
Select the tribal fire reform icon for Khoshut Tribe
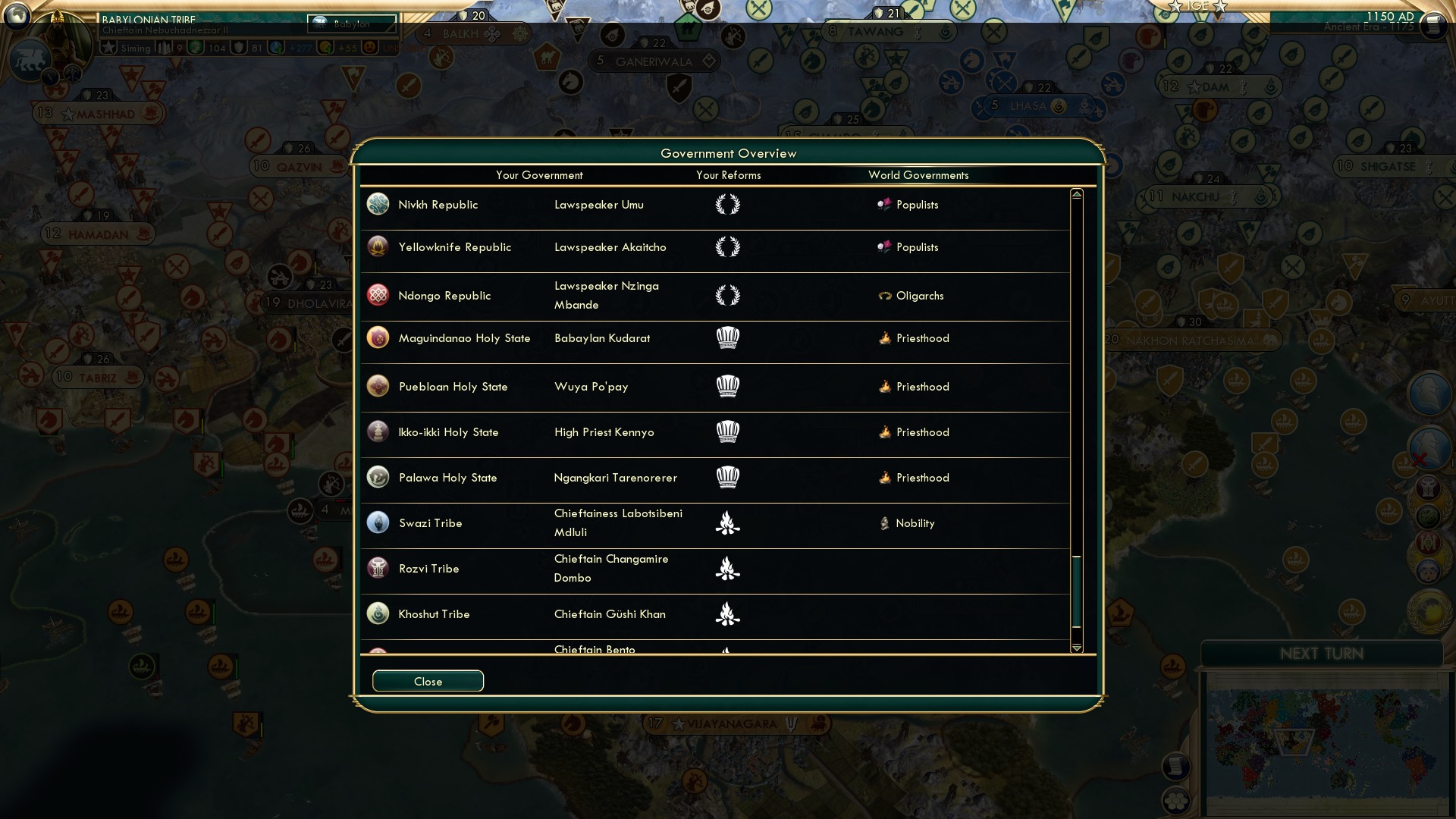coord(729,614)
